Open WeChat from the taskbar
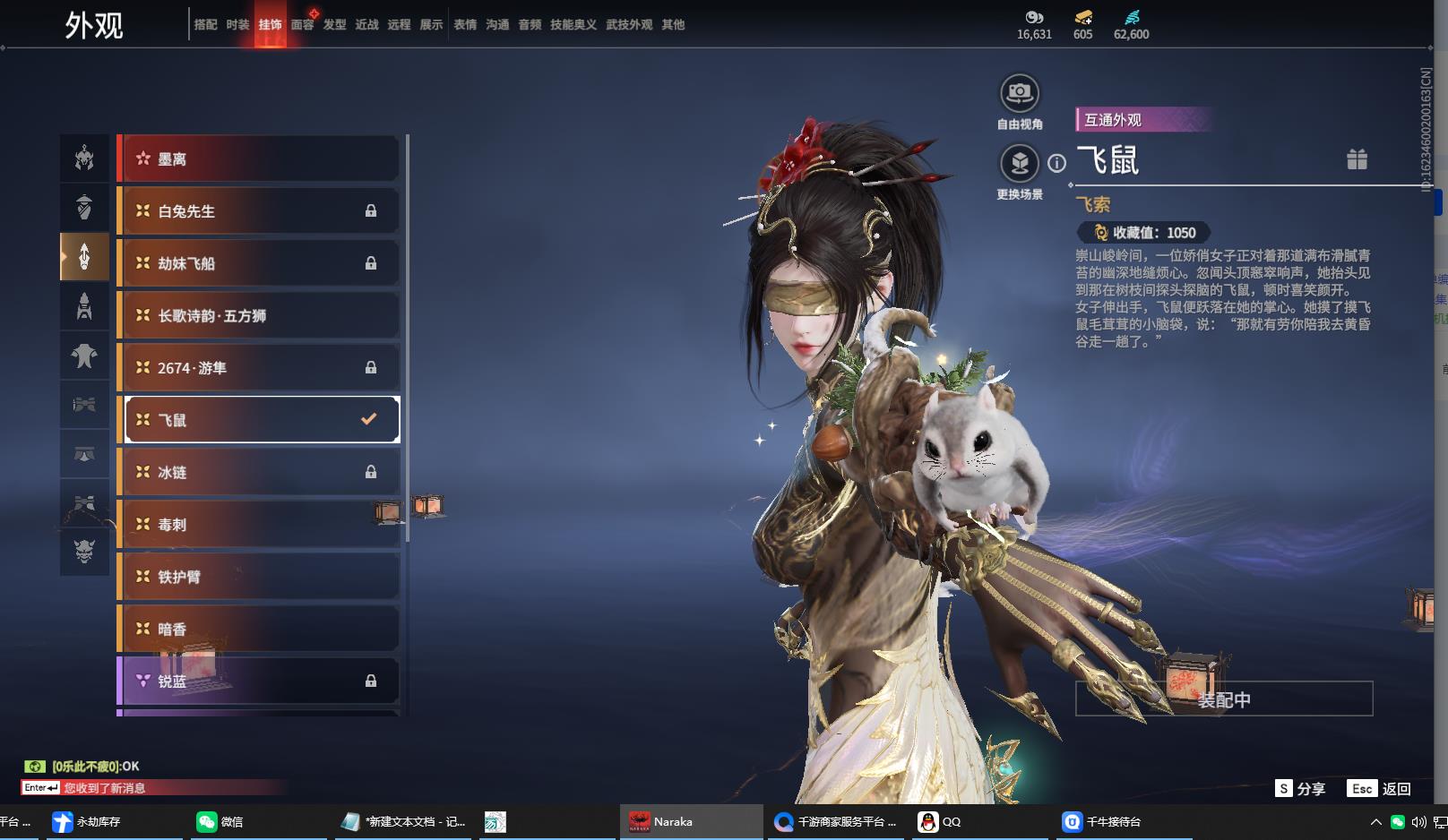 (220, 821)
